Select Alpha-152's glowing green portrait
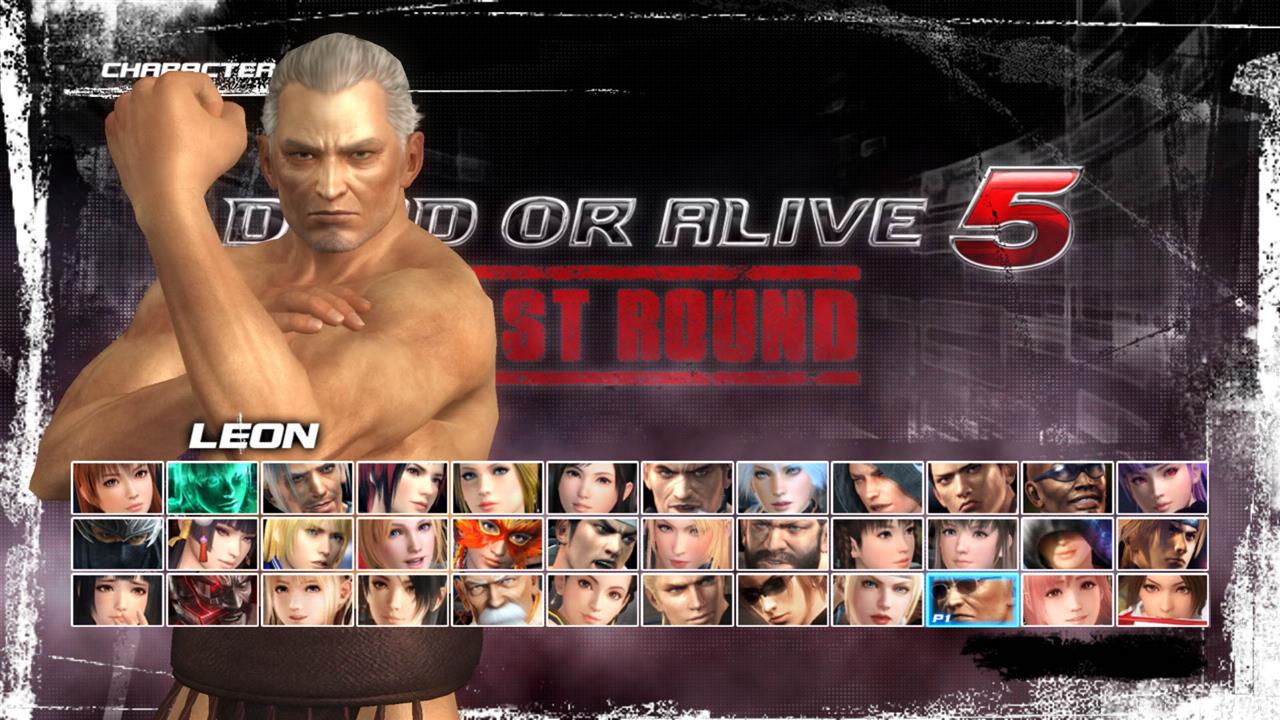 [212, 490]
